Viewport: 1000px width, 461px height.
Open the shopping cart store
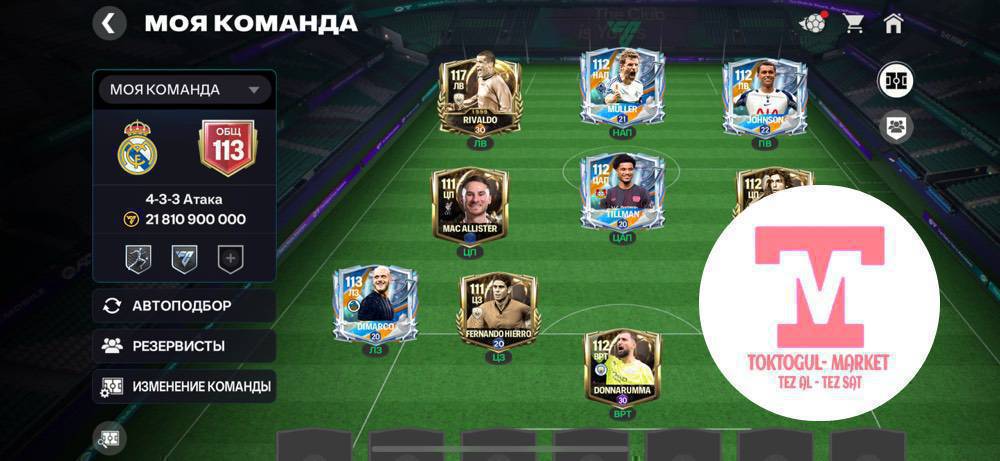(x=854, y=23)
